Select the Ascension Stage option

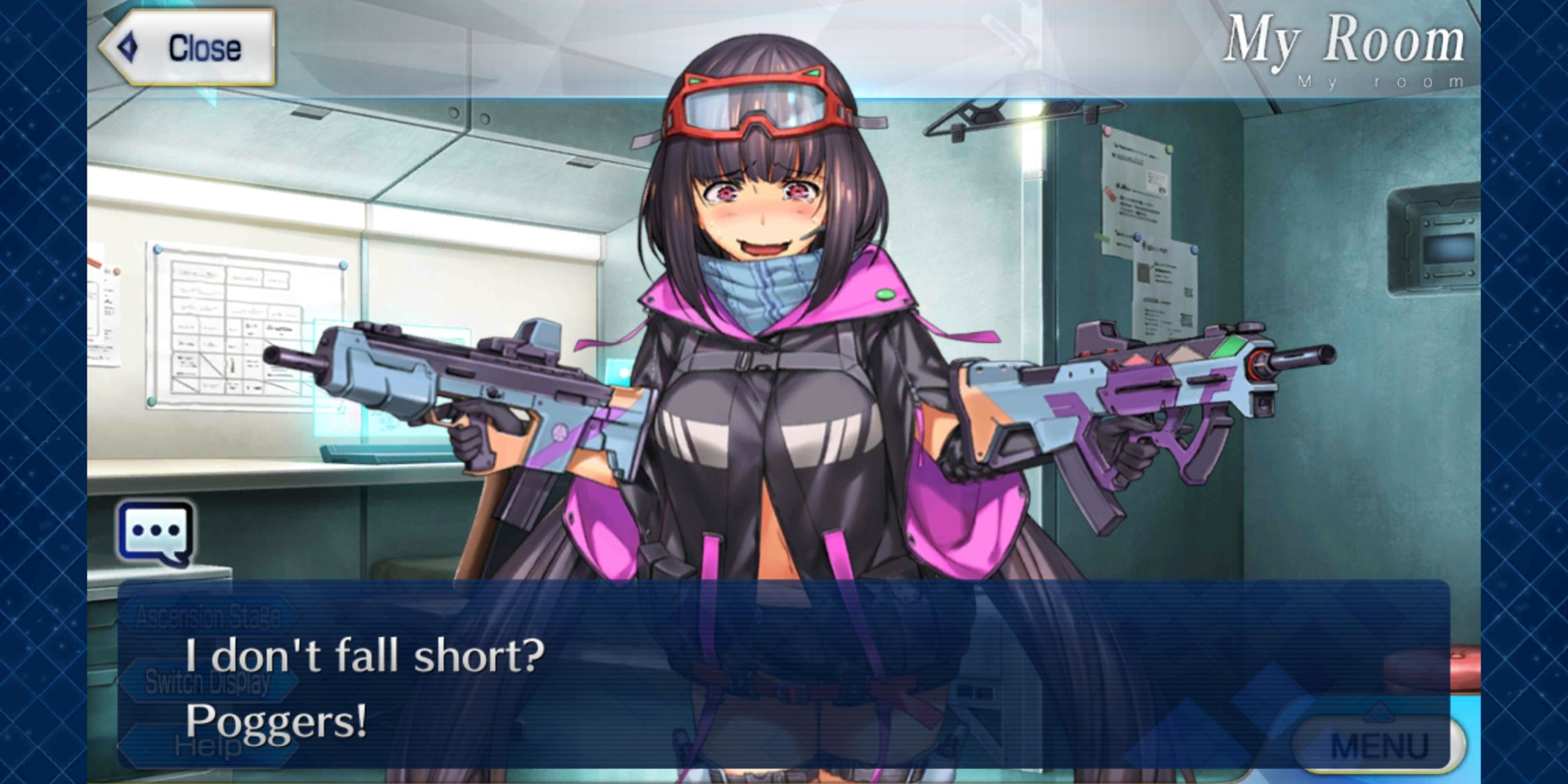coord(207,617)
